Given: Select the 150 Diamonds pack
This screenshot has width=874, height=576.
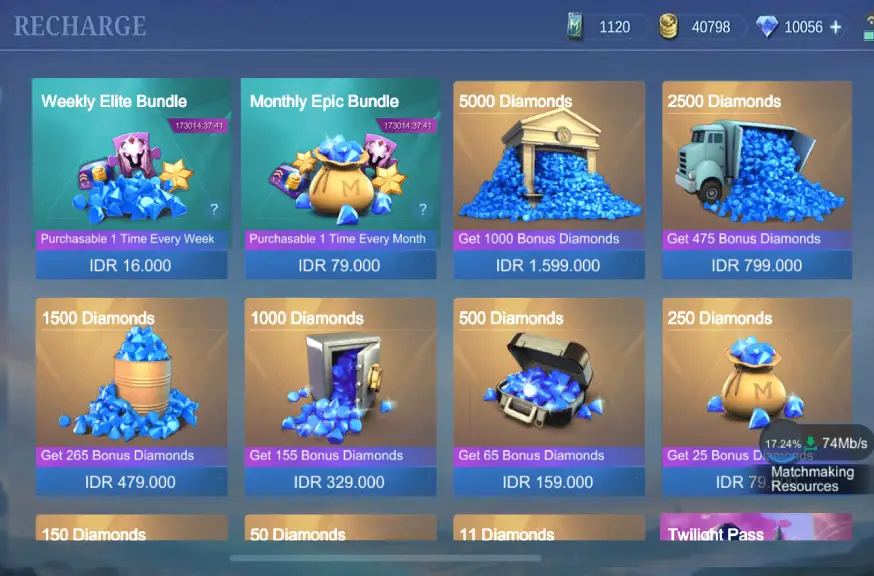Looking at the screenshot, I should coord(132,530).
